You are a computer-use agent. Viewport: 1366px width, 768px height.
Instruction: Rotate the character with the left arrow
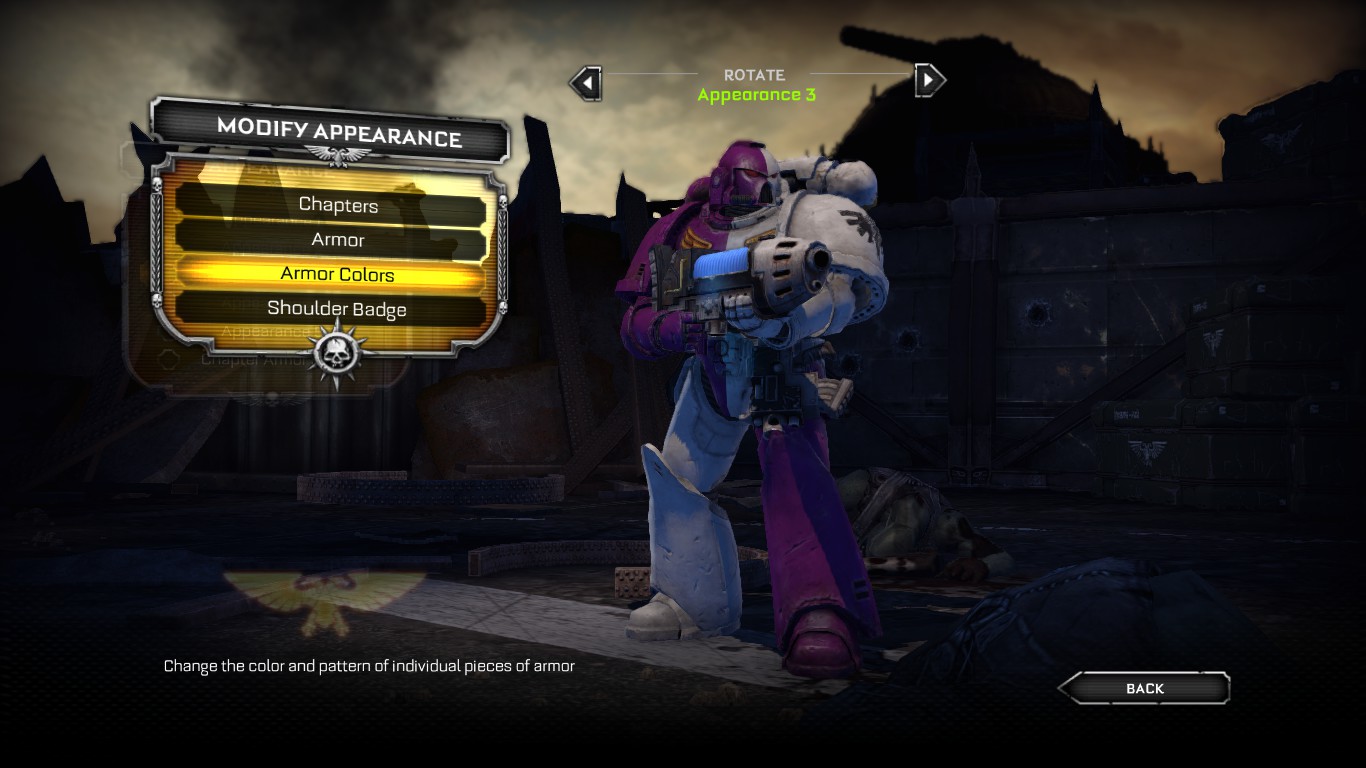coord(586,81)
